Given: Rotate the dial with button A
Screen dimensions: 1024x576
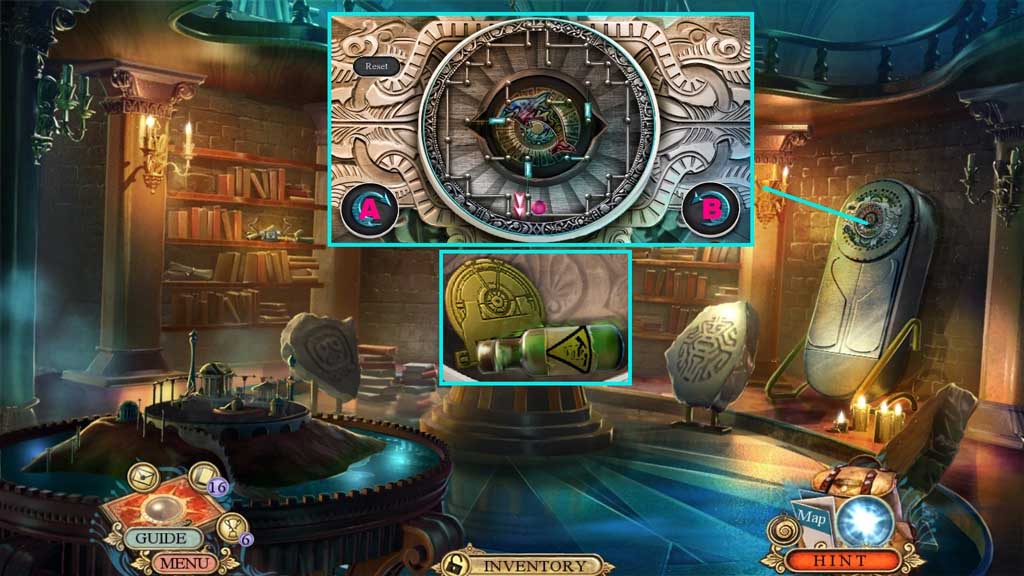Looking at the screenshot, I should [369, 209].
